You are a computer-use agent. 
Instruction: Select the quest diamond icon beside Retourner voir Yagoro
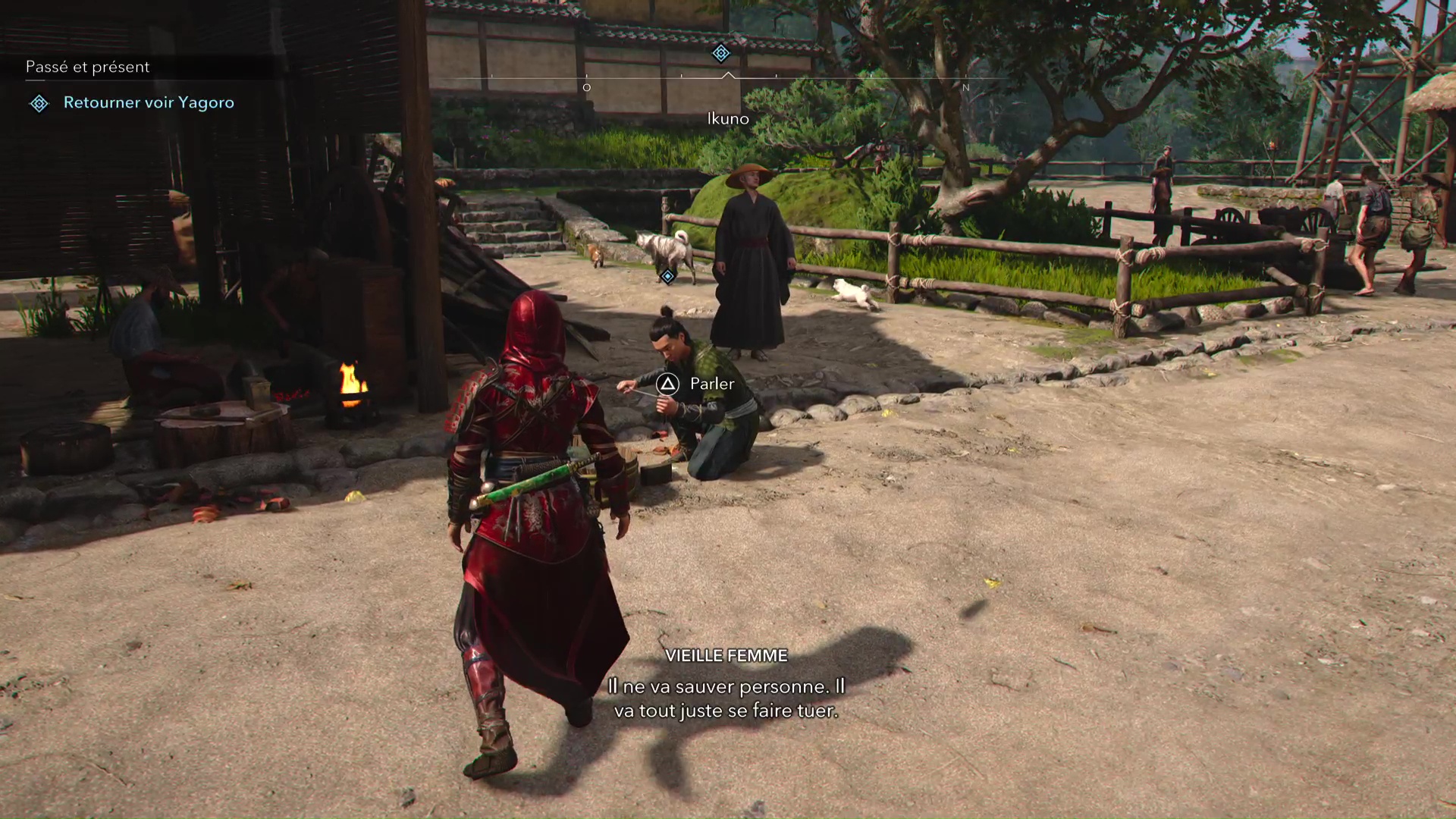39,103
